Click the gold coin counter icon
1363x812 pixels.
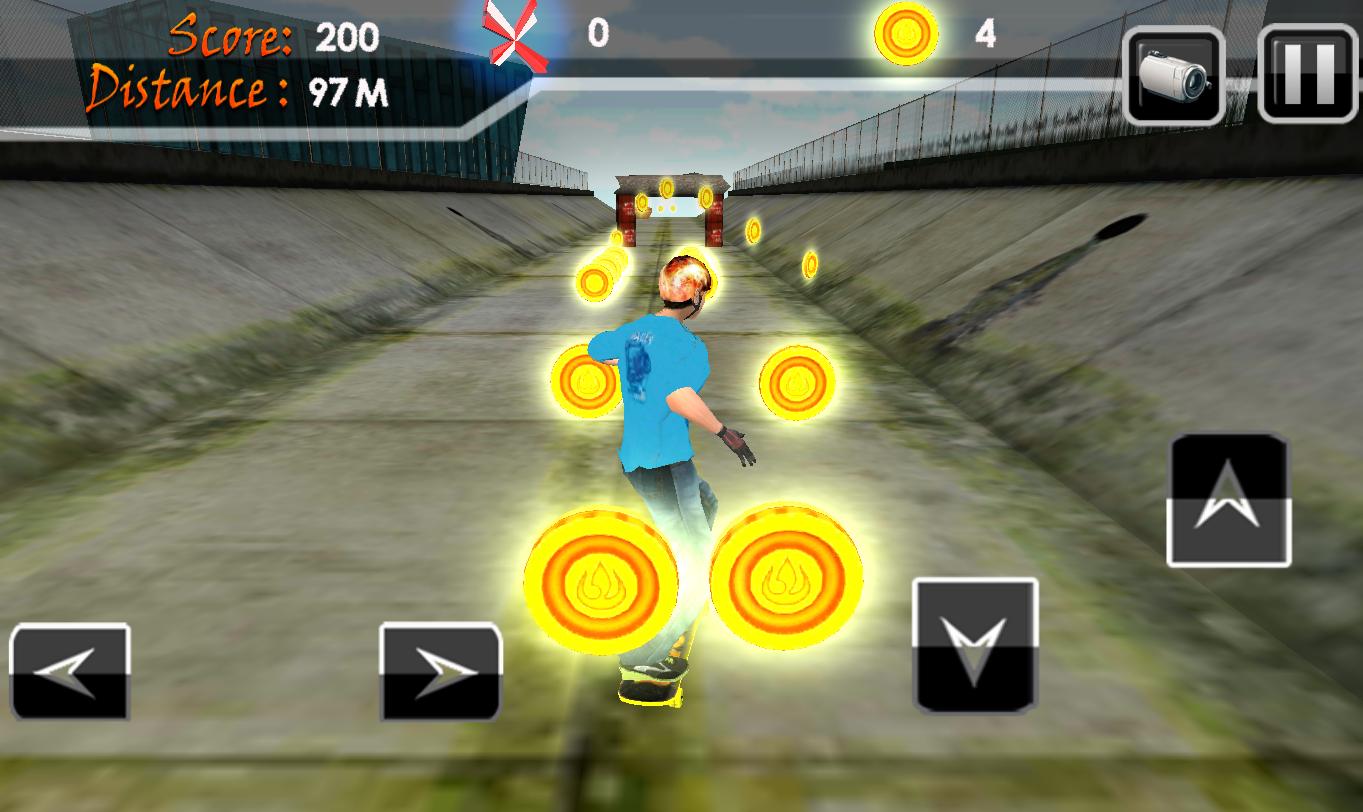click(906, 33)
